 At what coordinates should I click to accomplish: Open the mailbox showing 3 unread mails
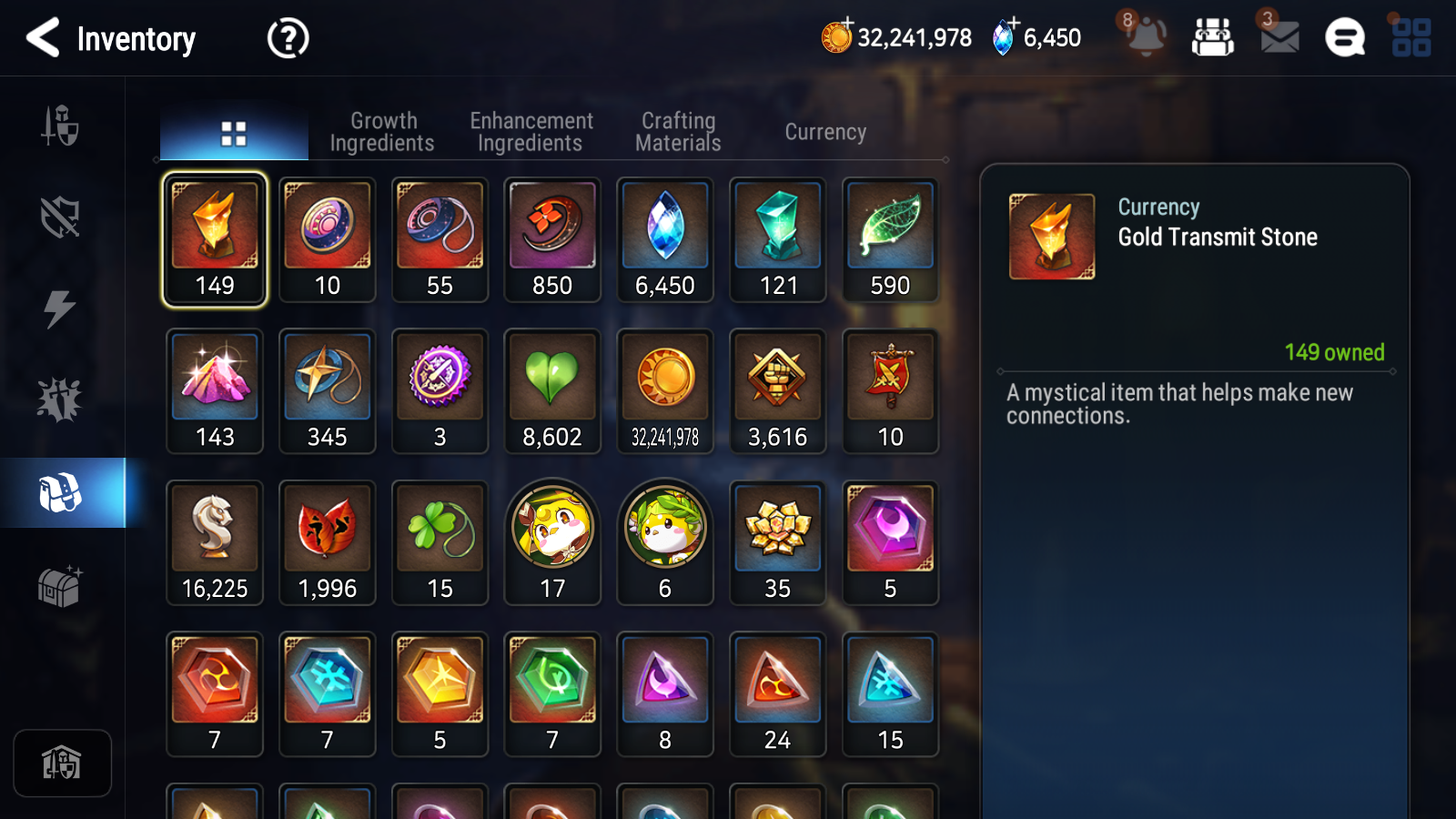[1278, 38]
